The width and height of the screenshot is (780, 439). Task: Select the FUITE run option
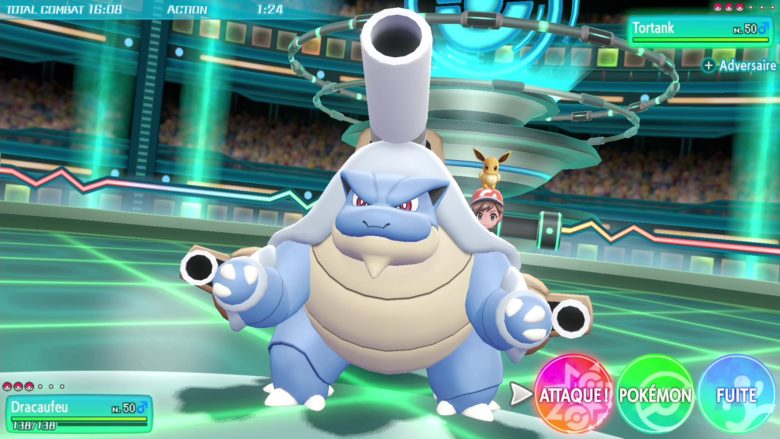coord(736,394)
